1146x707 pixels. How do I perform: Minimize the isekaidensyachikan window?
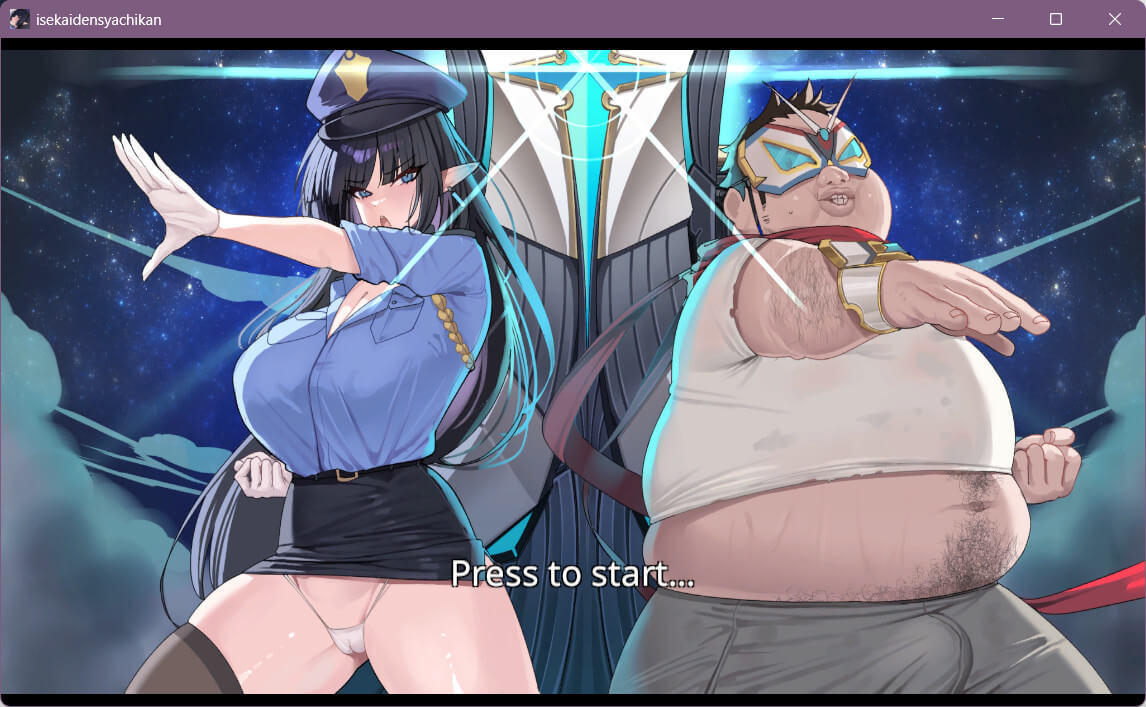[997, 19]
